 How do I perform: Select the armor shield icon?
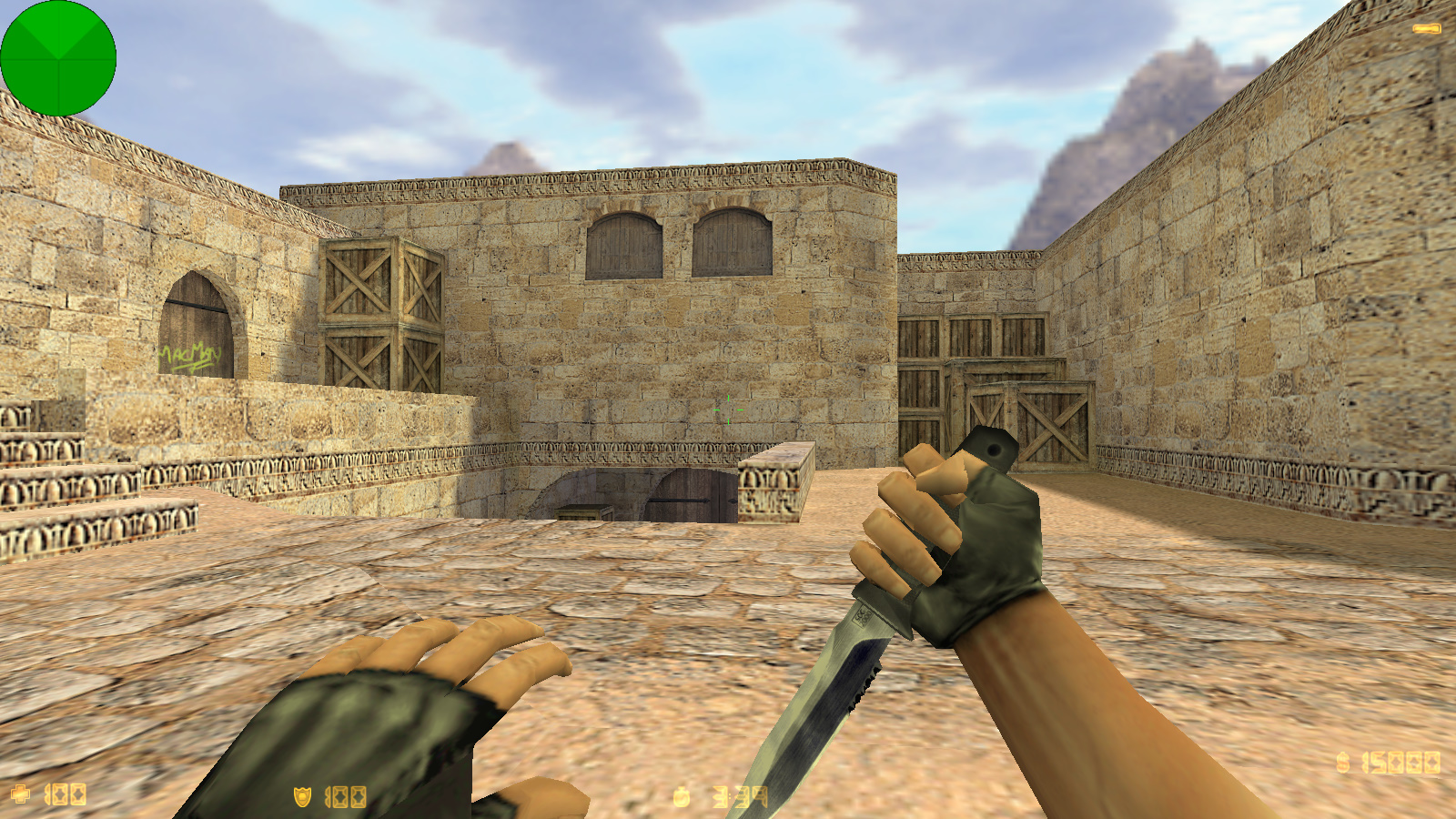[300, 795]
